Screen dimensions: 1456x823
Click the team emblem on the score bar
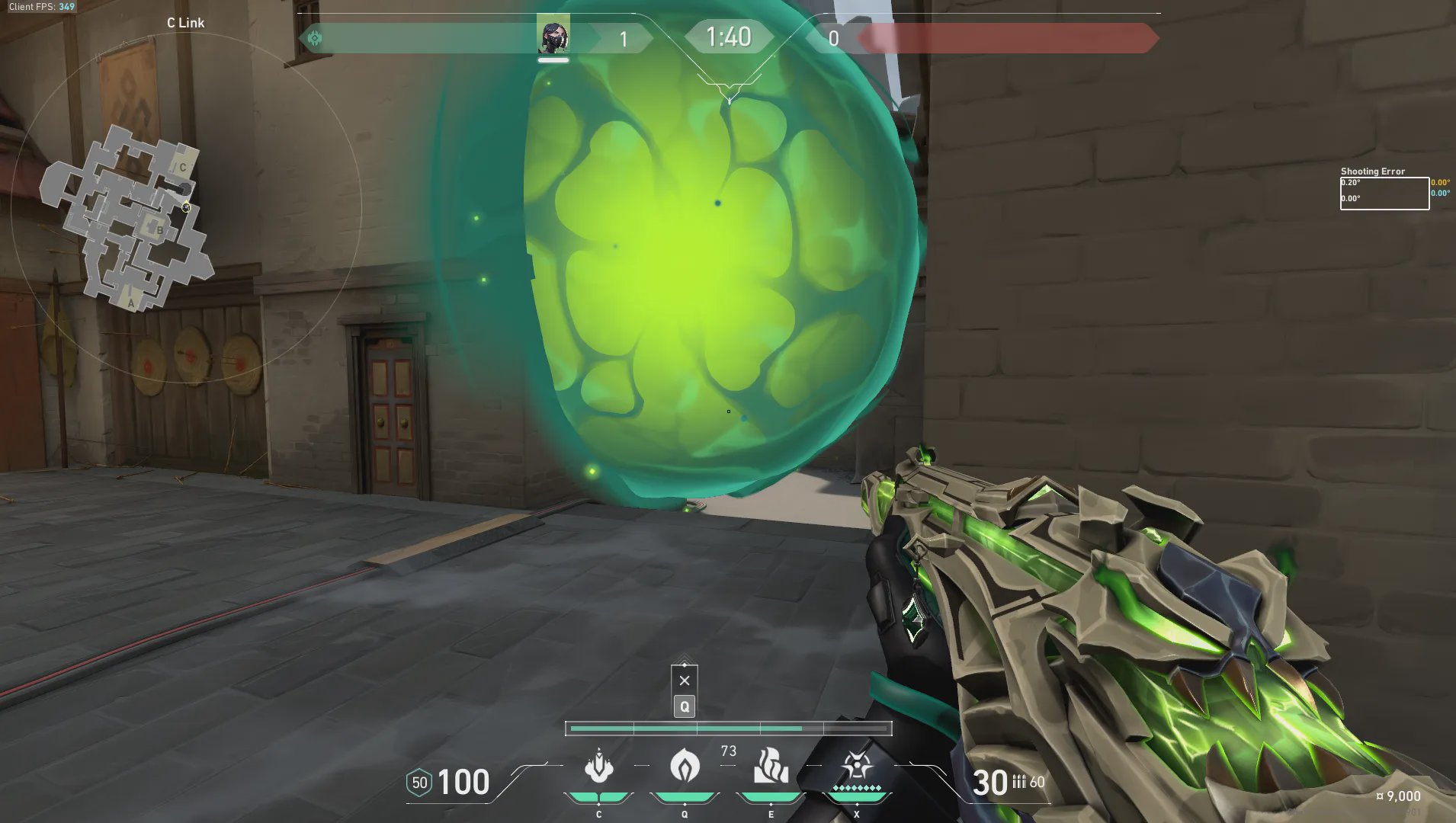point(315,37)
